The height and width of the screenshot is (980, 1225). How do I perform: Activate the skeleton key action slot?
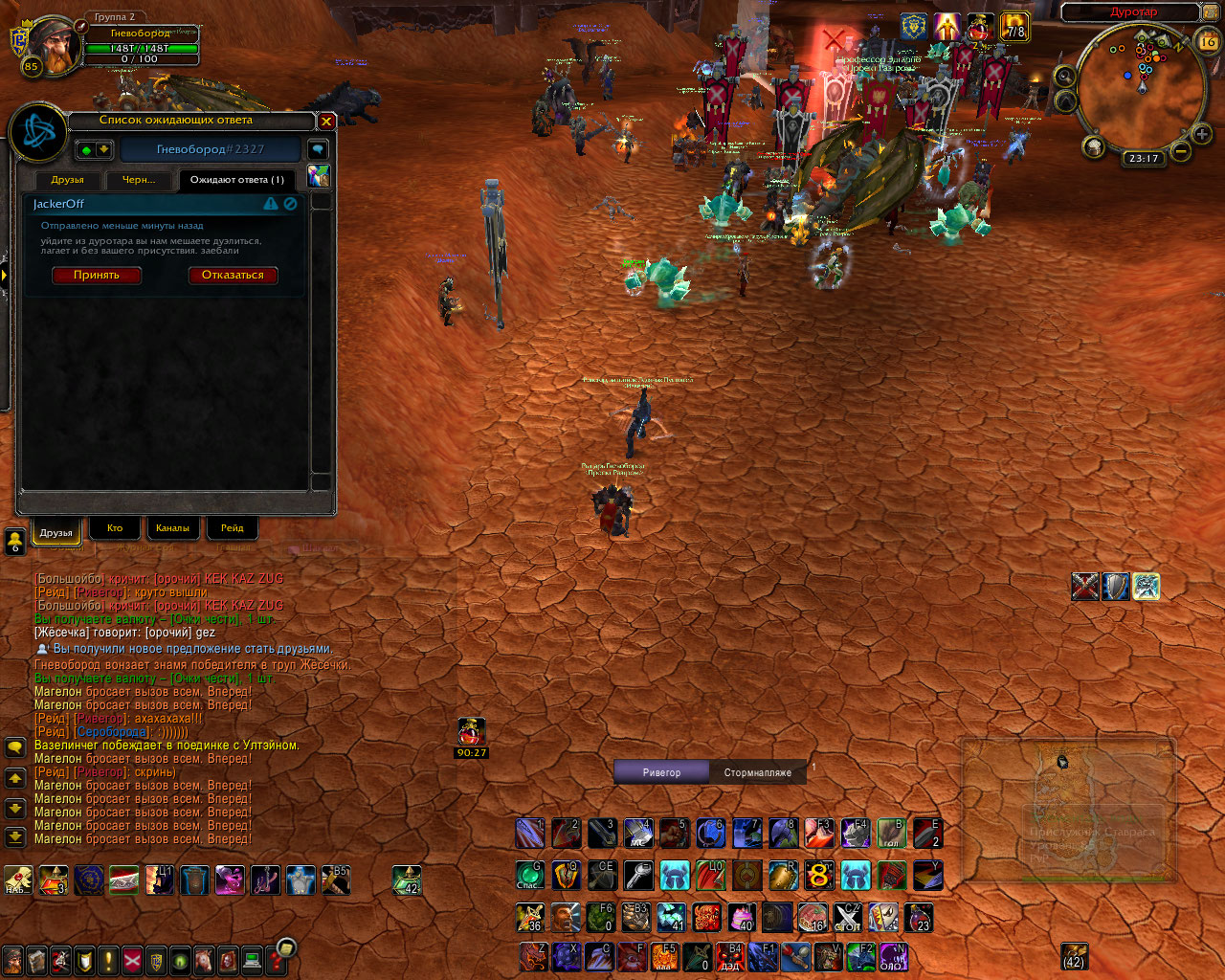point(638,875)
